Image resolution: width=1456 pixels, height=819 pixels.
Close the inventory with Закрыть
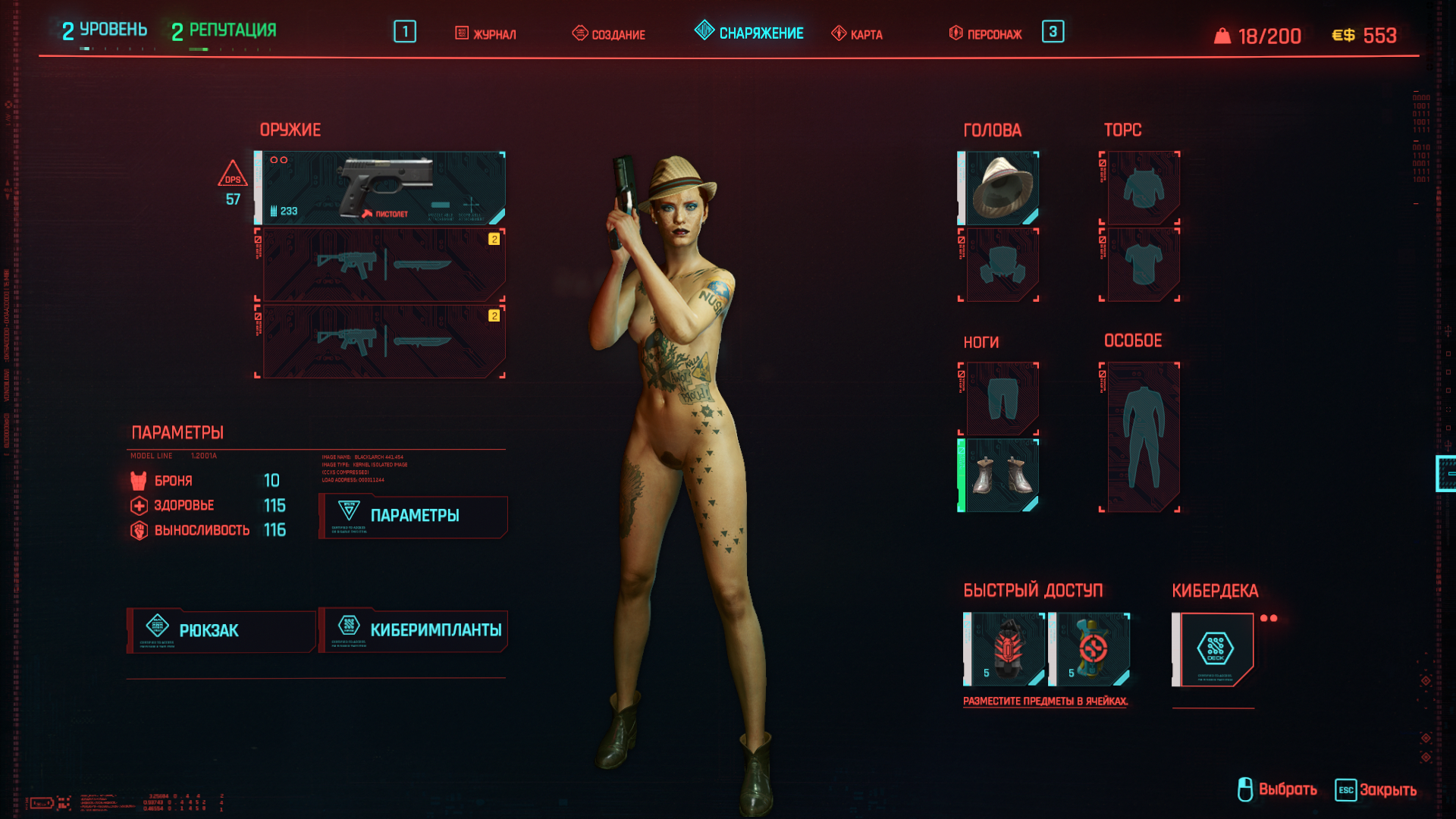1376,790
